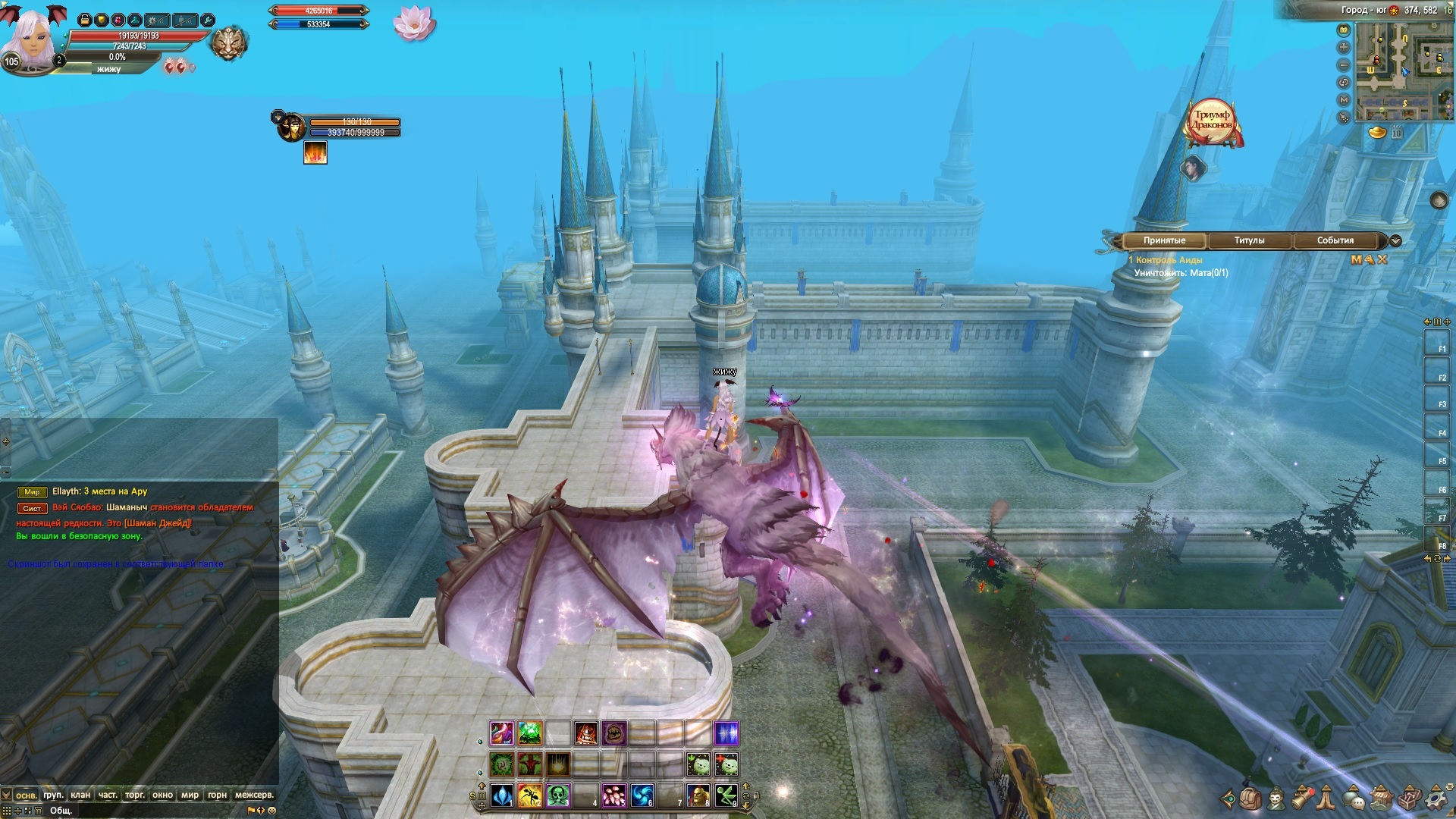The width and height of the screenshot is (1456, 819).
Task: Click the minimap in the corner
Action: tap(1403, 71)
